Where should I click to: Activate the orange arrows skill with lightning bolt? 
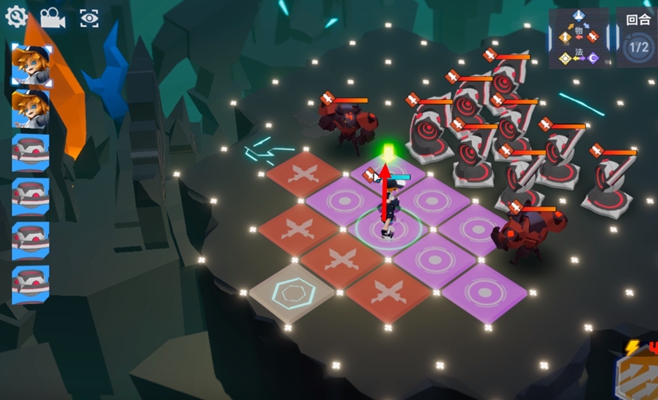click(x=637, y=374)
